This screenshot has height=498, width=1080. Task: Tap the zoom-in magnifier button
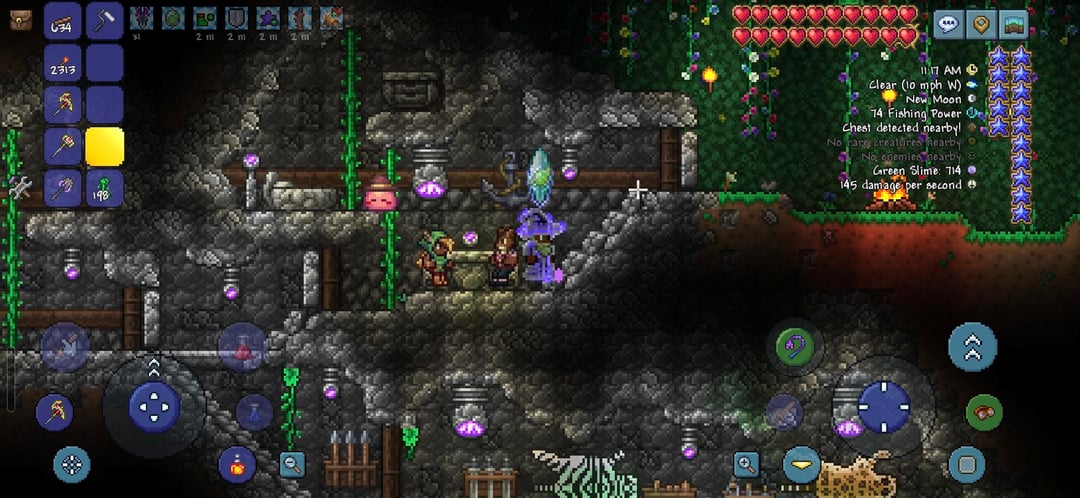coord(745,463)
